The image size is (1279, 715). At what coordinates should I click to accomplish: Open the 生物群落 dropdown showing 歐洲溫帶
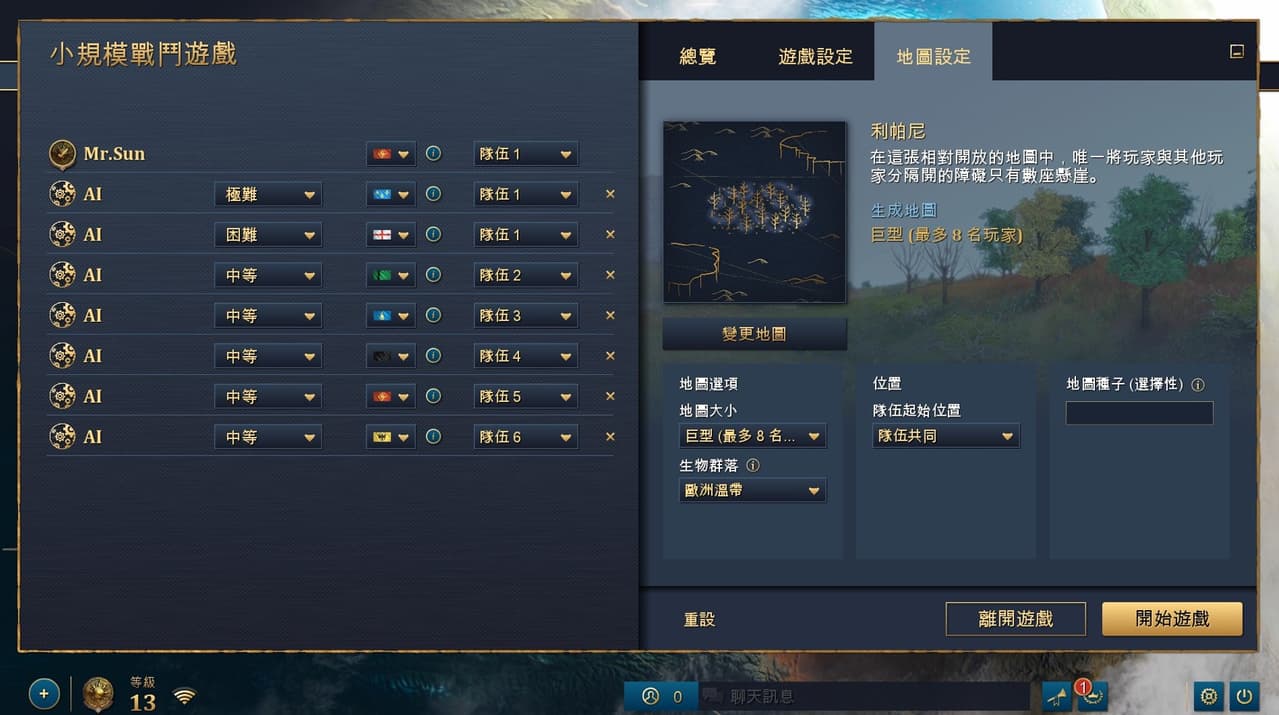752,491
